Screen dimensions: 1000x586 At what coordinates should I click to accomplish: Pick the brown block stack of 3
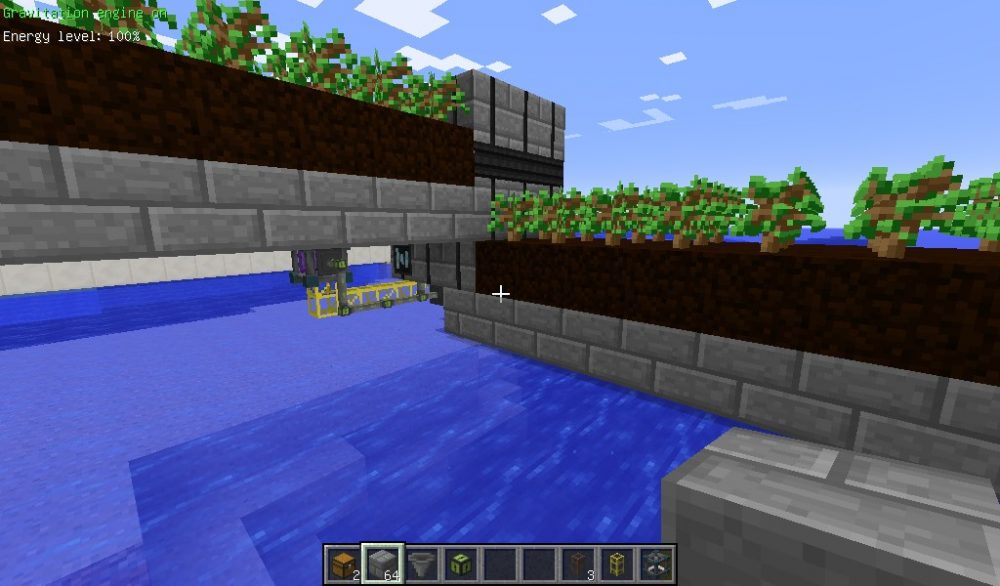[578, 564]
